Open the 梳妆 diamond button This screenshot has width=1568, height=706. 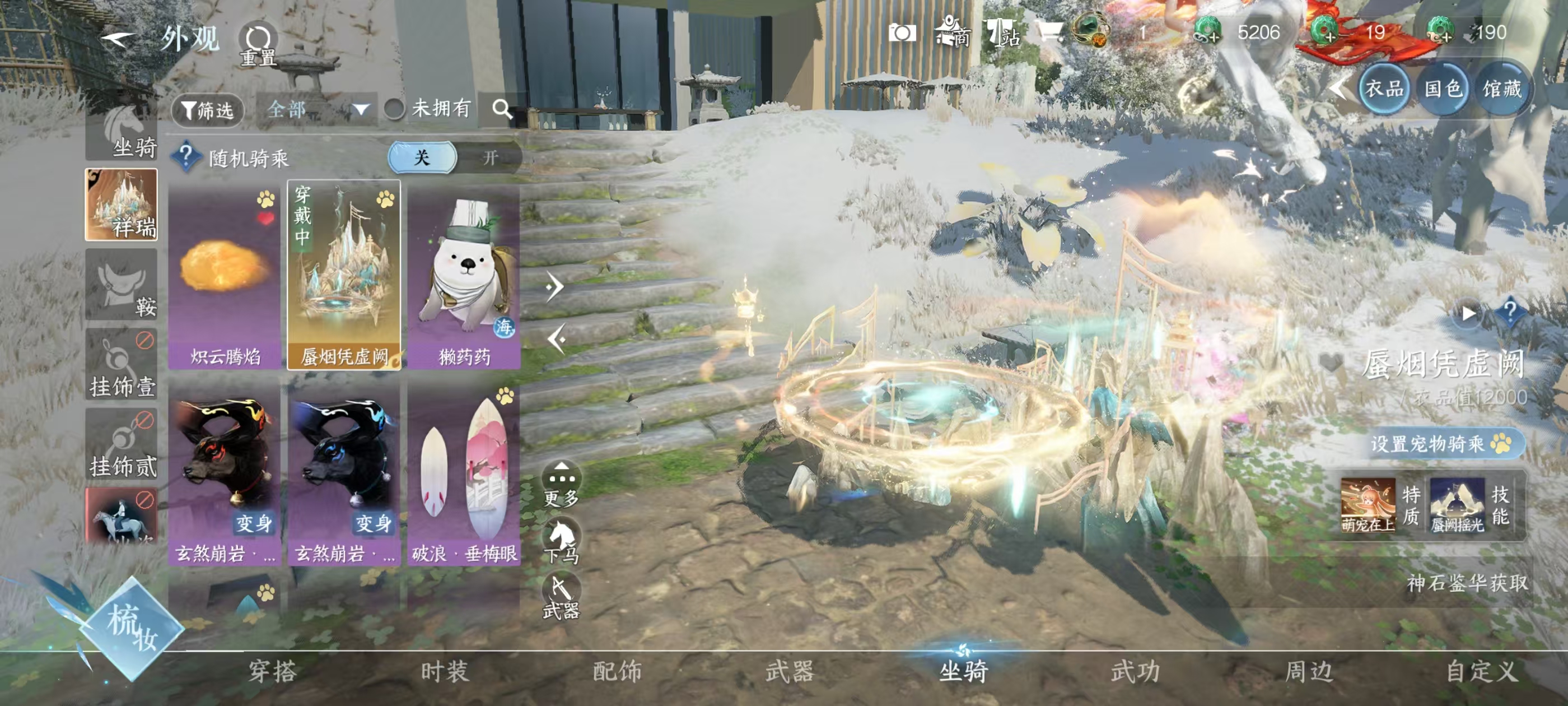[x=132, y=629]
